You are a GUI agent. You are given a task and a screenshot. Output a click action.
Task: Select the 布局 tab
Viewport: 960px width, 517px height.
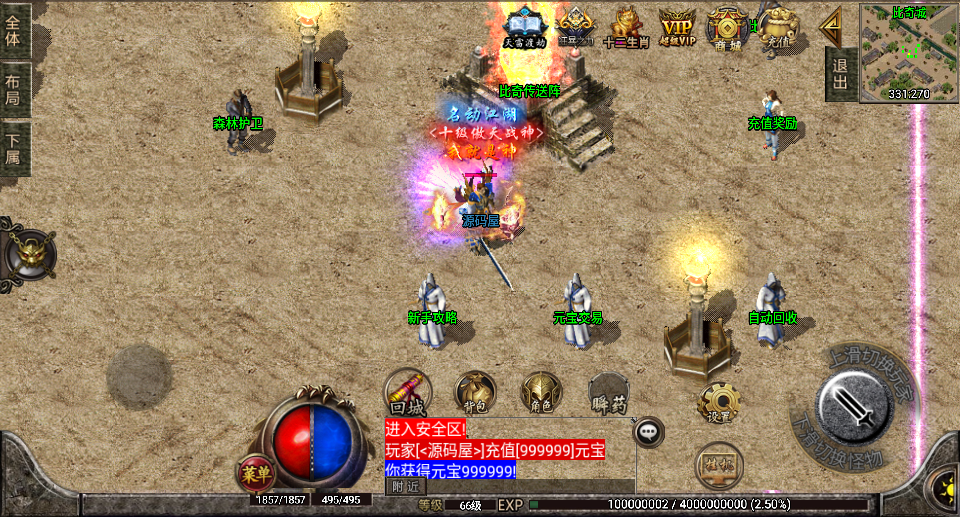click(x=14, y=89)
